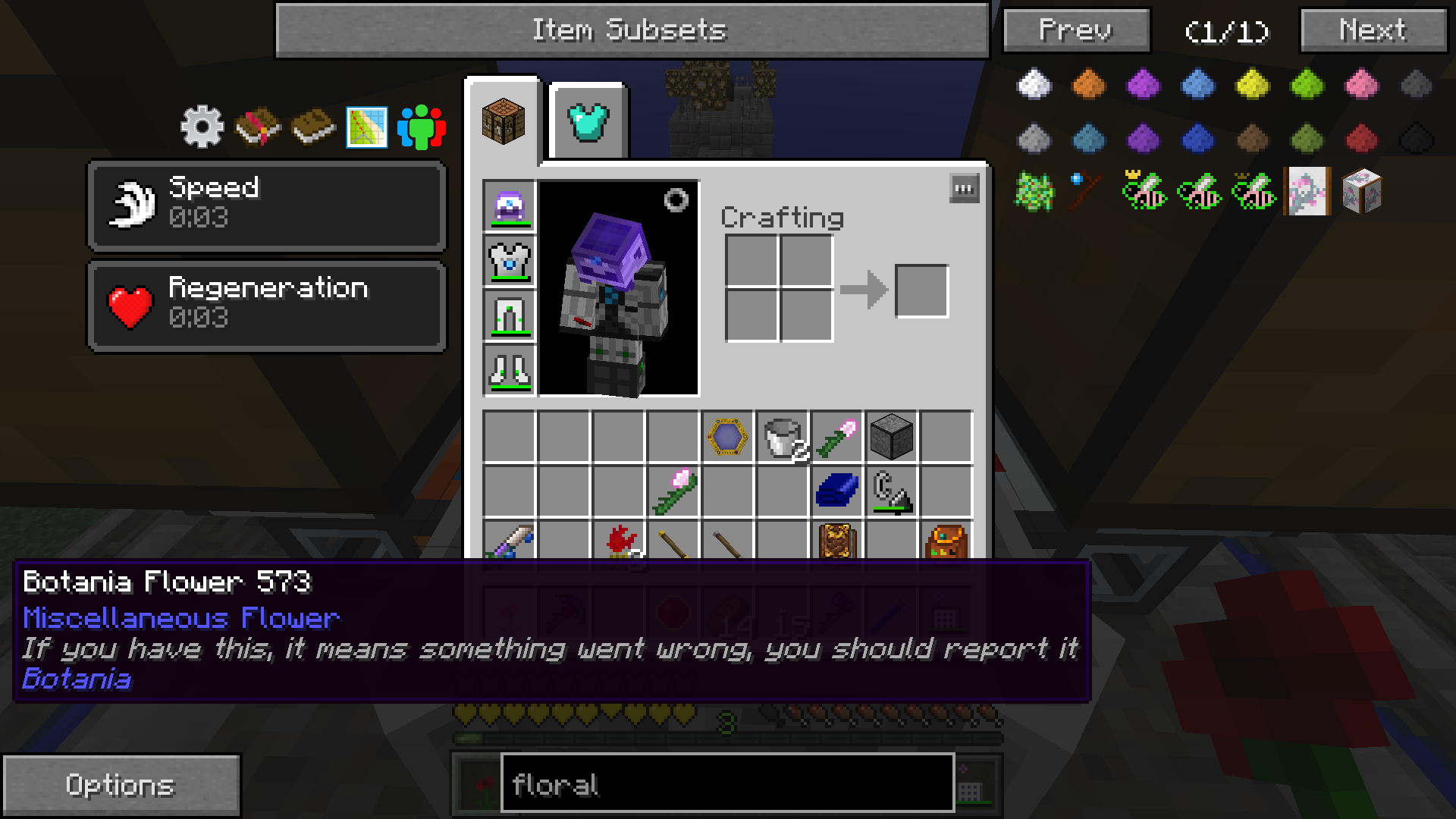Open the map icon button

tap(367, 127)
